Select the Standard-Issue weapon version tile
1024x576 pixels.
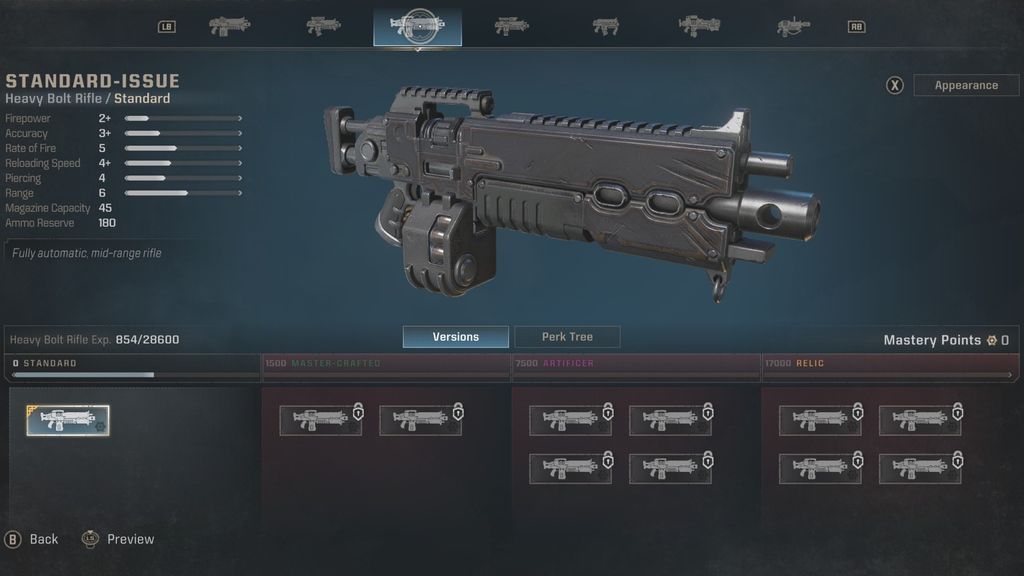tap(68, 421)
